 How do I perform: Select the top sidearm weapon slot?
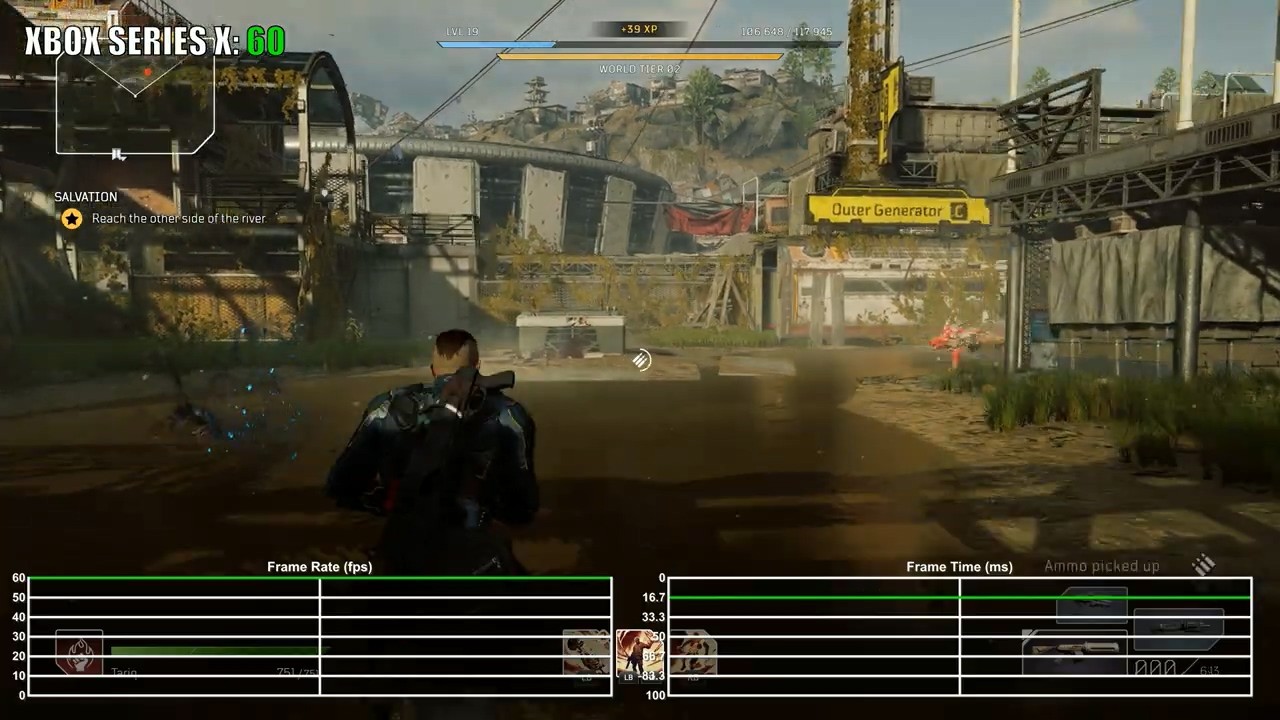coord(1092,605)
